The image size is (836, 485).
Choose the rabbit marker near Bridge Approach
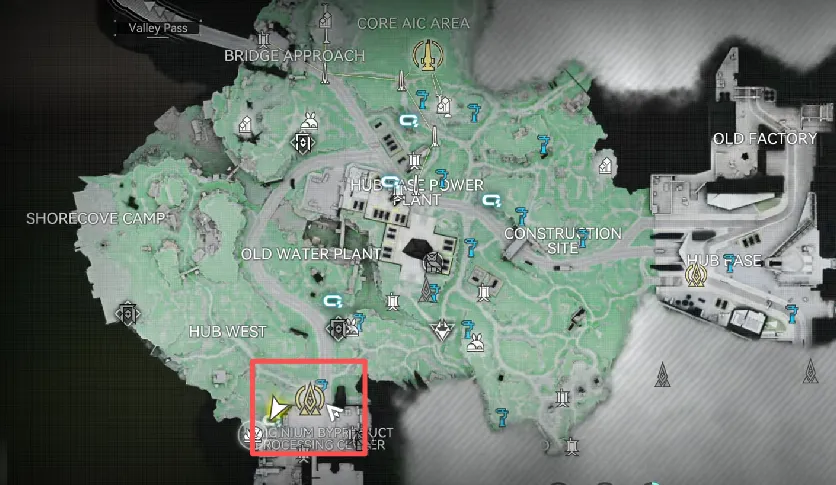point(310,123)
